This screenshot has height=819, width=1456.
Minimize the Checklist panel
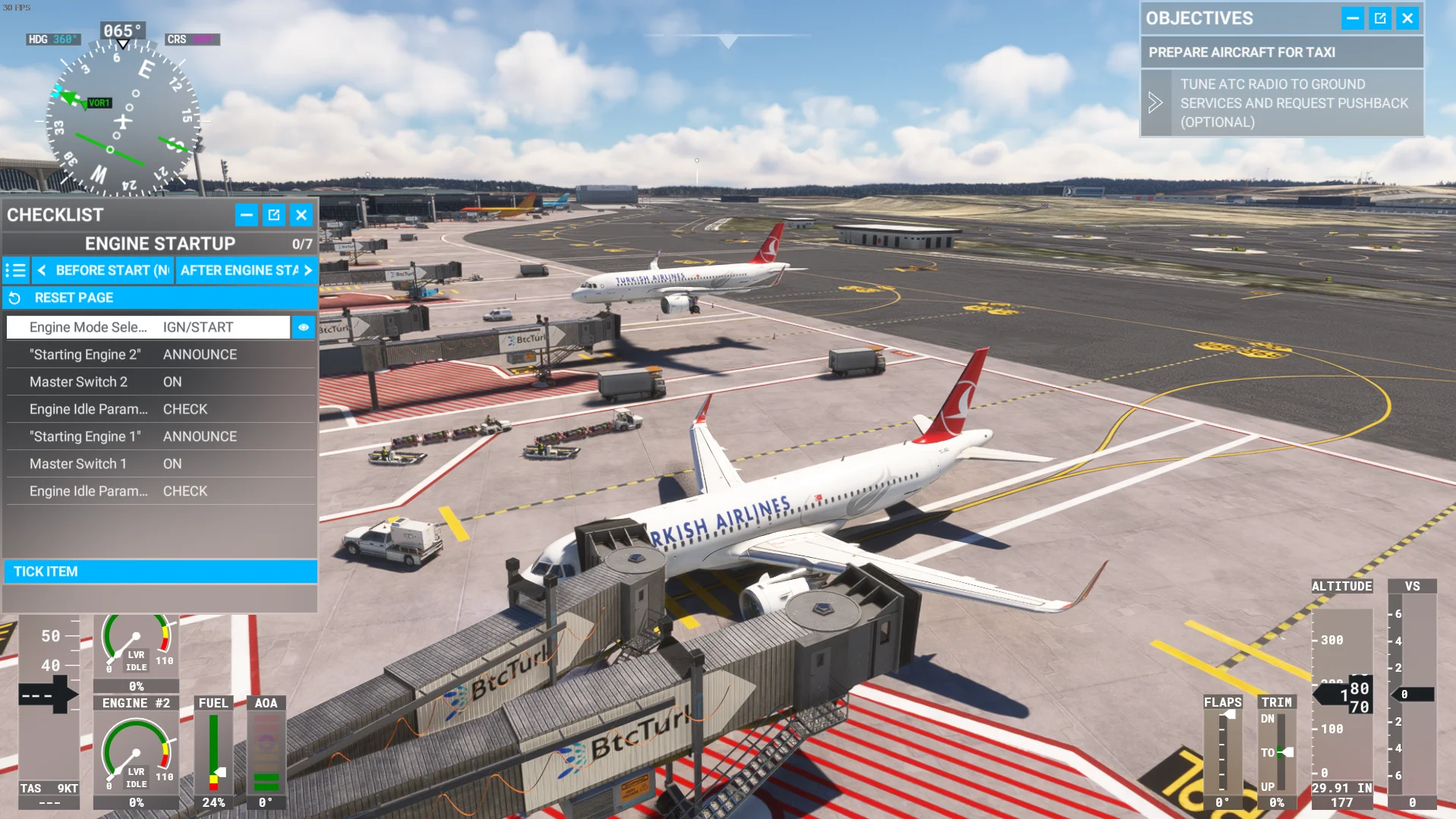click(247, 216)
